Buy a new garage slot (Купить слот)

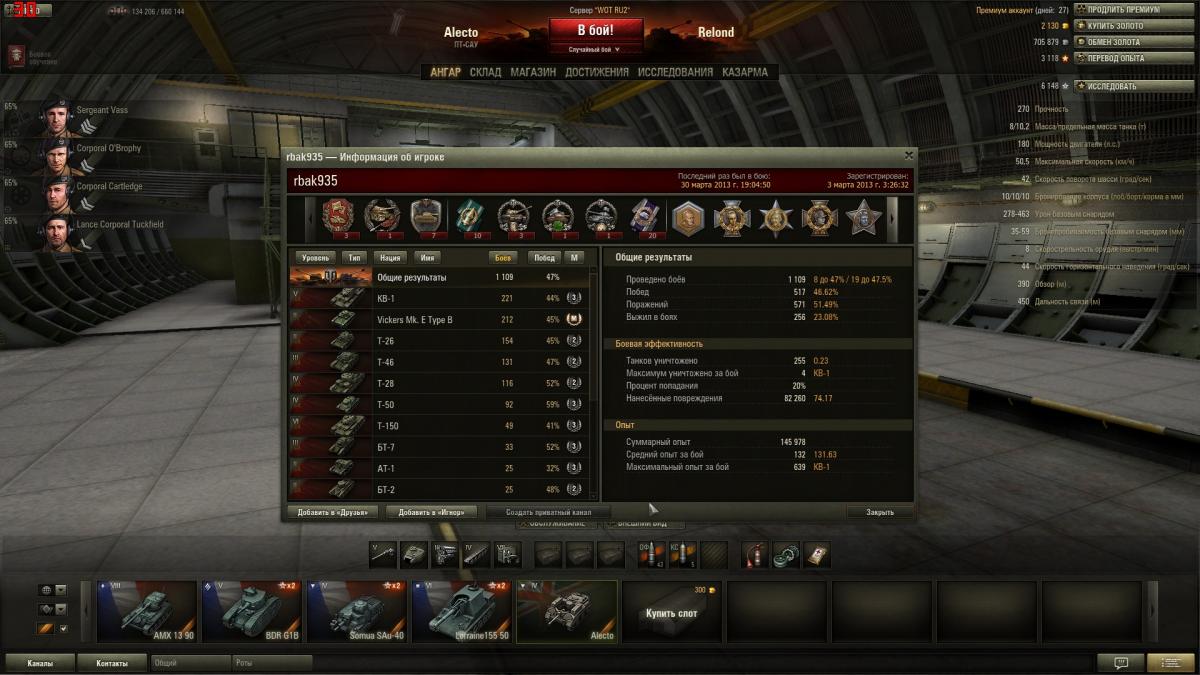click(669, 611)
